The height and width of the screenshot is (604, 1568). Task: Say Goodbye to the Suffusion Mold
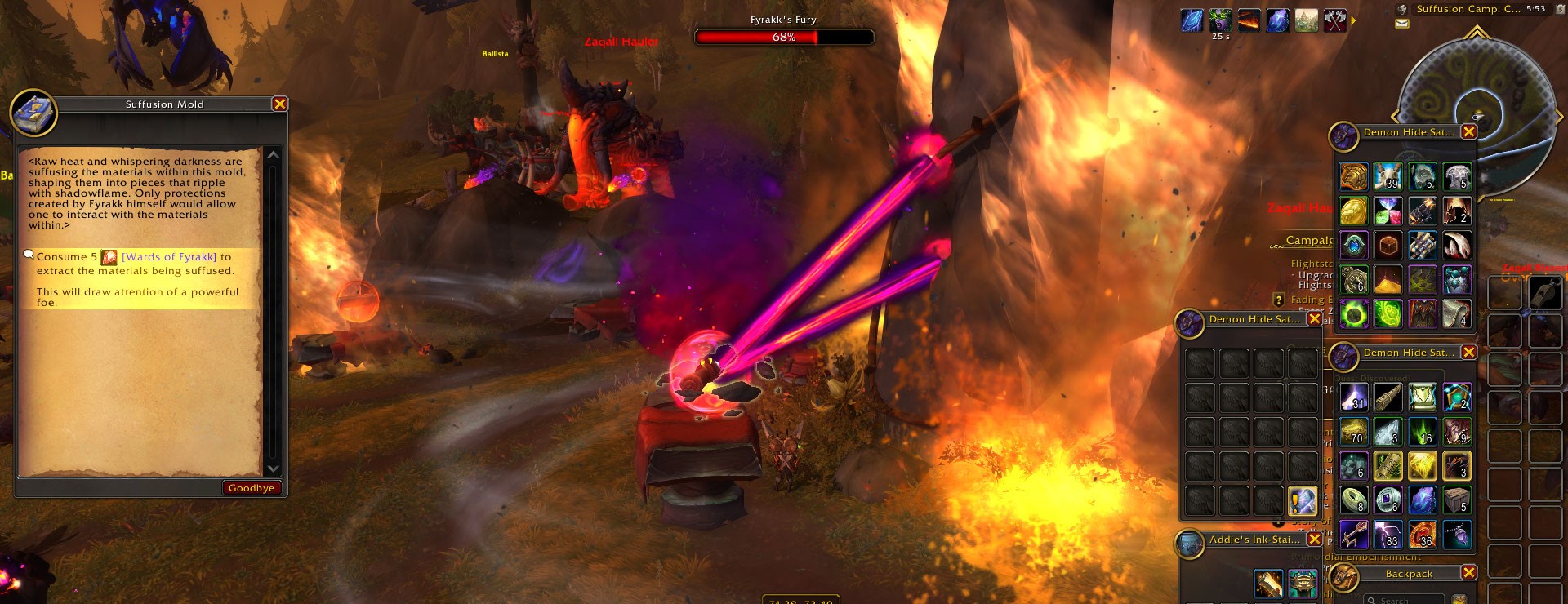(251, 487)
